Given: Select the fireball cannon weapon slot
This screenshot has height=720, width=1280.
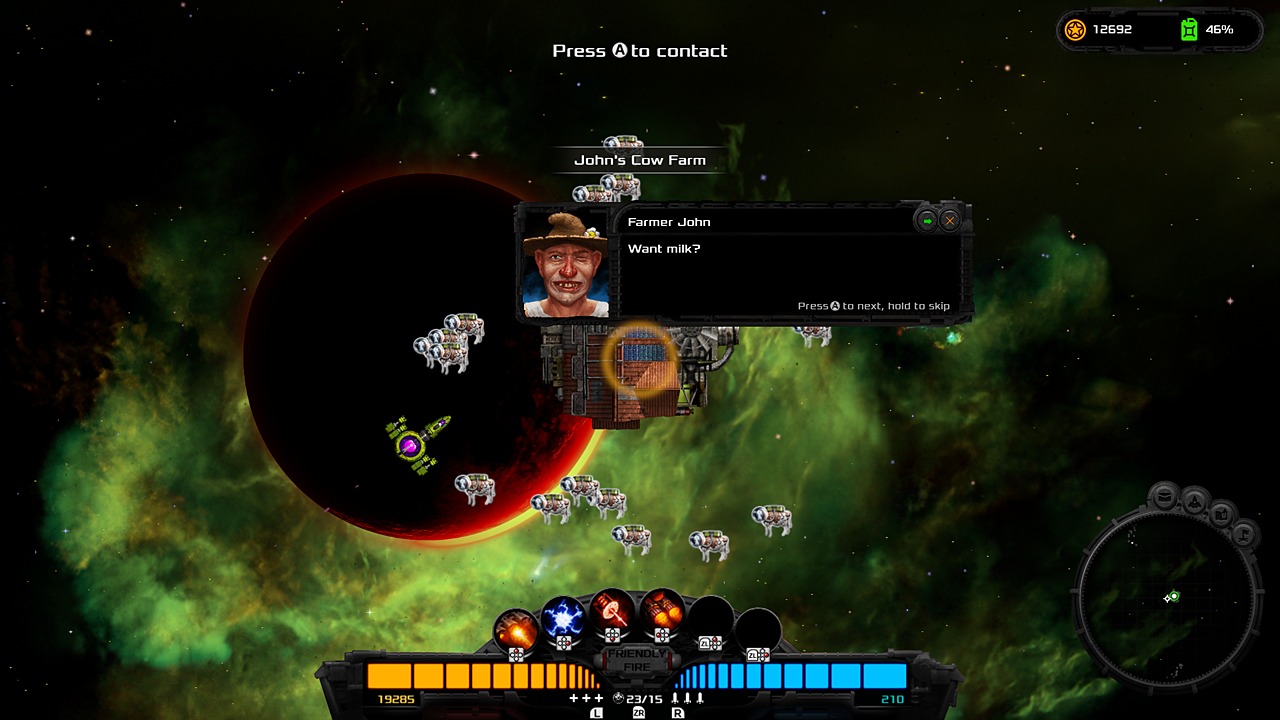Looking at the screenshot, I should [513, 628].
